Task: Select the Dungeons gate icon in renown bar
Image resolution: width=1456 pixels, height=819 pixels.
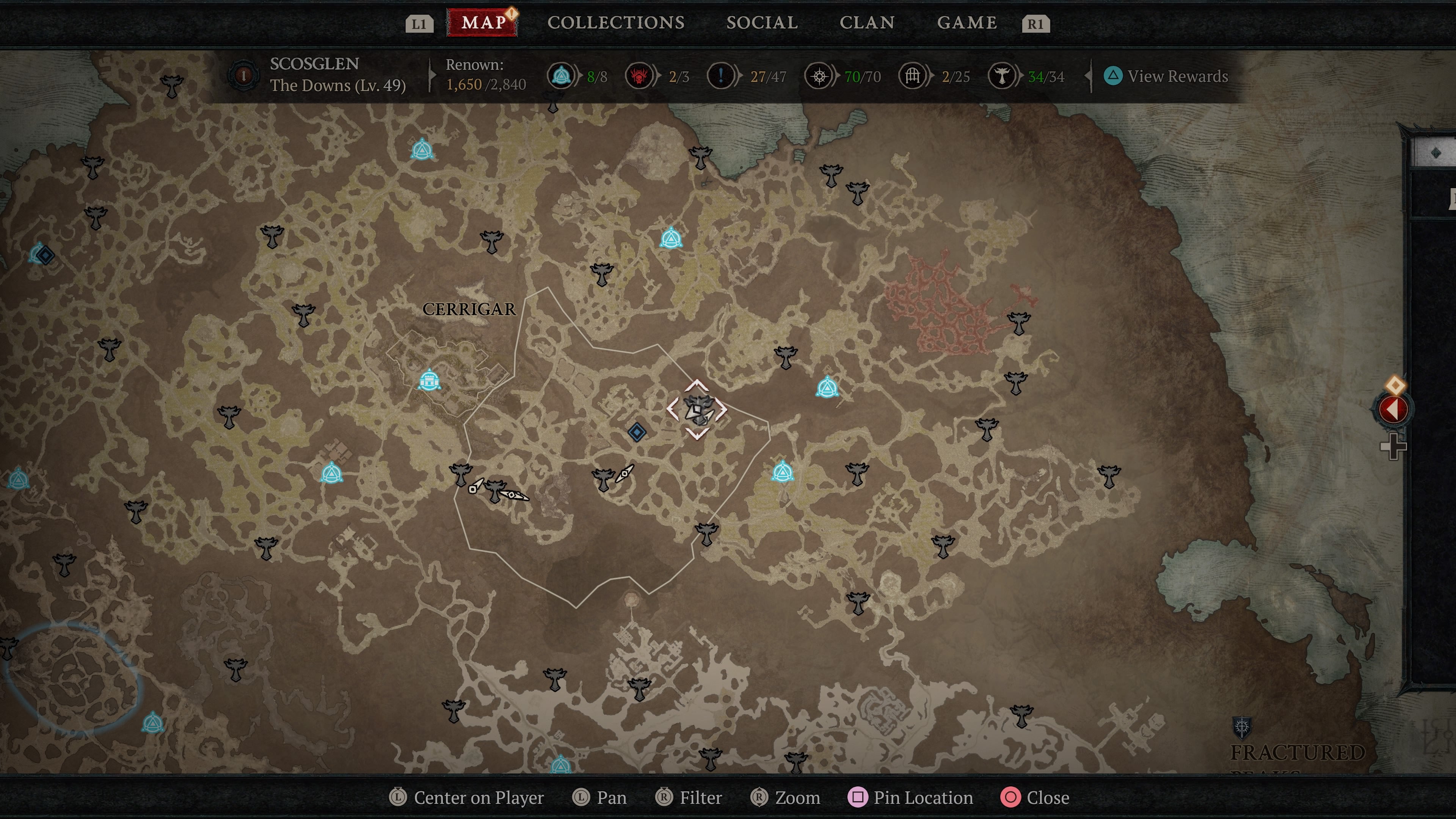Action: [914, 76]
